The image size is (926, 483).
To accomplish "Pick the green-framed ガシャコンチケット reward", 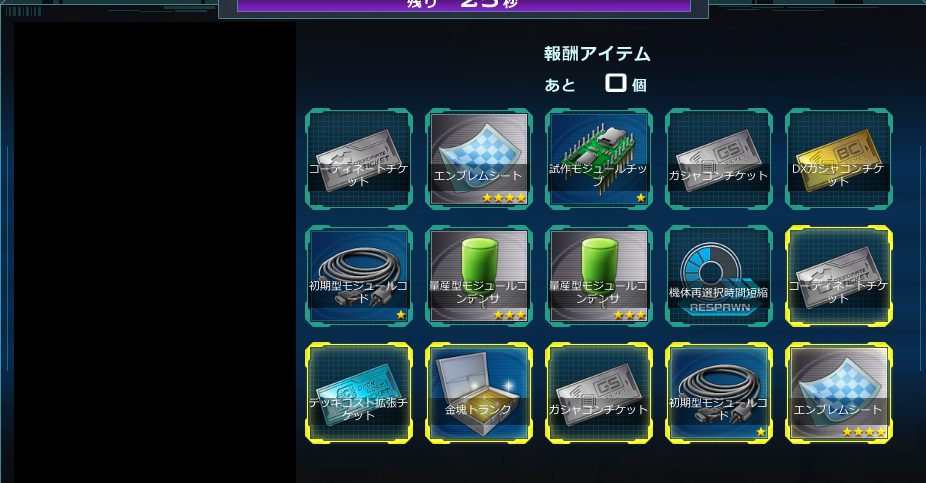I will click(719, 159).
